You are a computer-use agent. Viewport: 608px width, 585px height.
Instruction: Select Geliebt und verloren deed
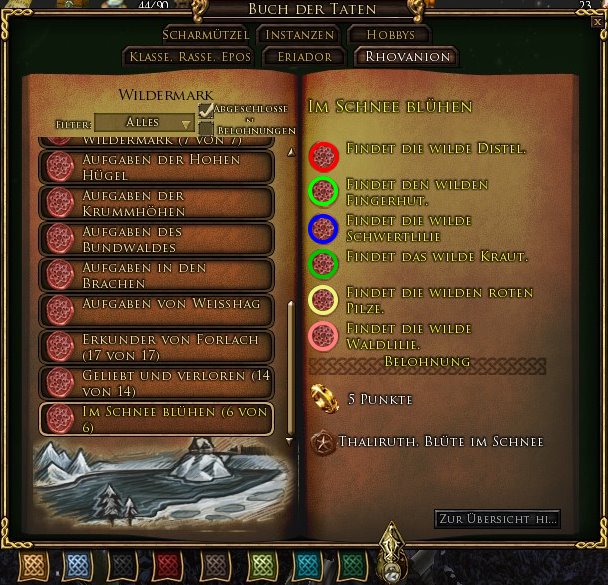(156, 382)
